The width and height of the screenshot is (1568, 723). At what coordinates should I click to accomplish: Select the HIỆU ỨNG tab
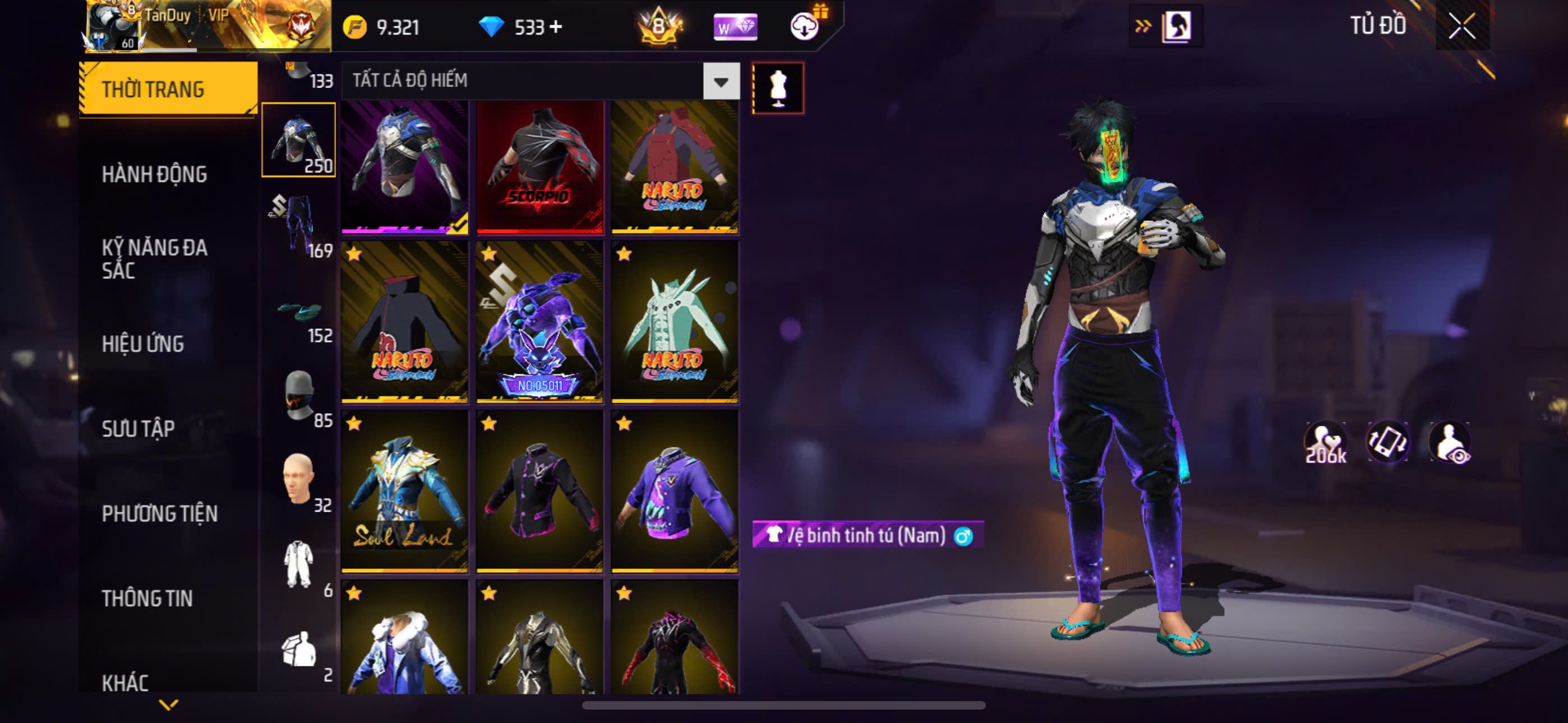click(142, 345)
